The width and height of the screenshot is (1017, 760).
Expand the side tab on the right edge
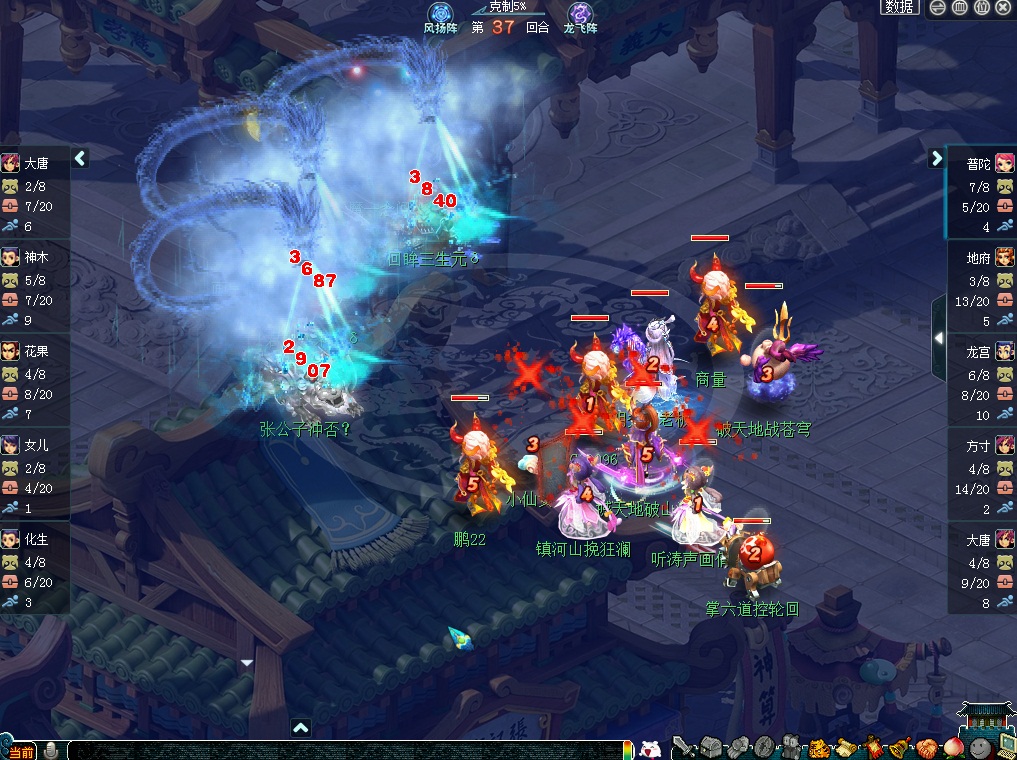(x=938, y=338)
